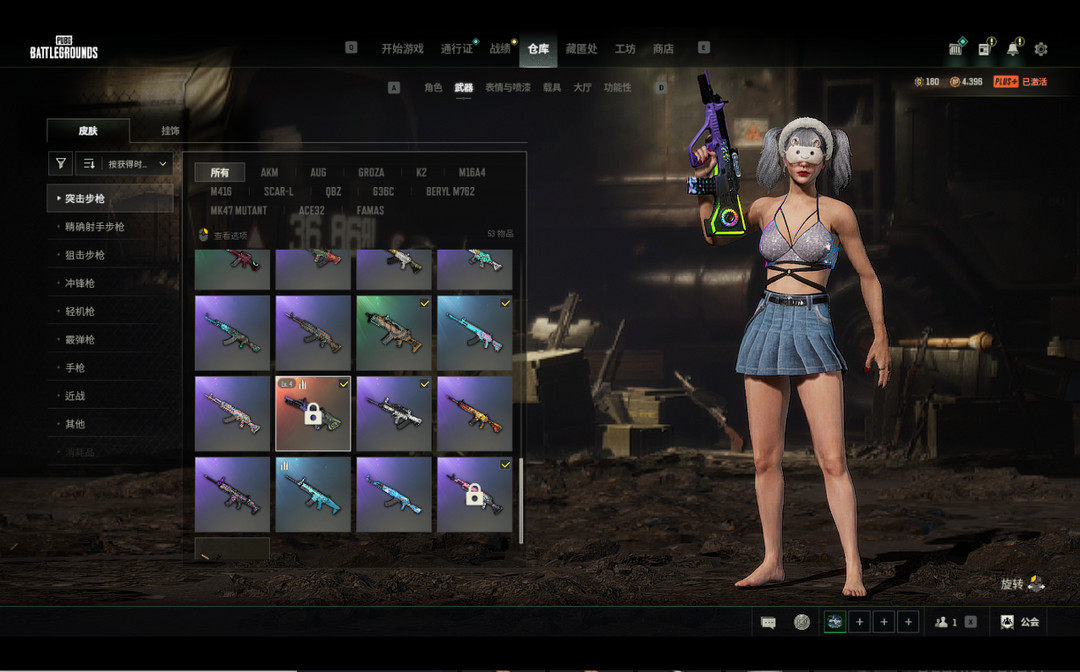Open the notifications bell icon
The width and height of the screenshot is (1080, 672).
[x=1013, y=49]
